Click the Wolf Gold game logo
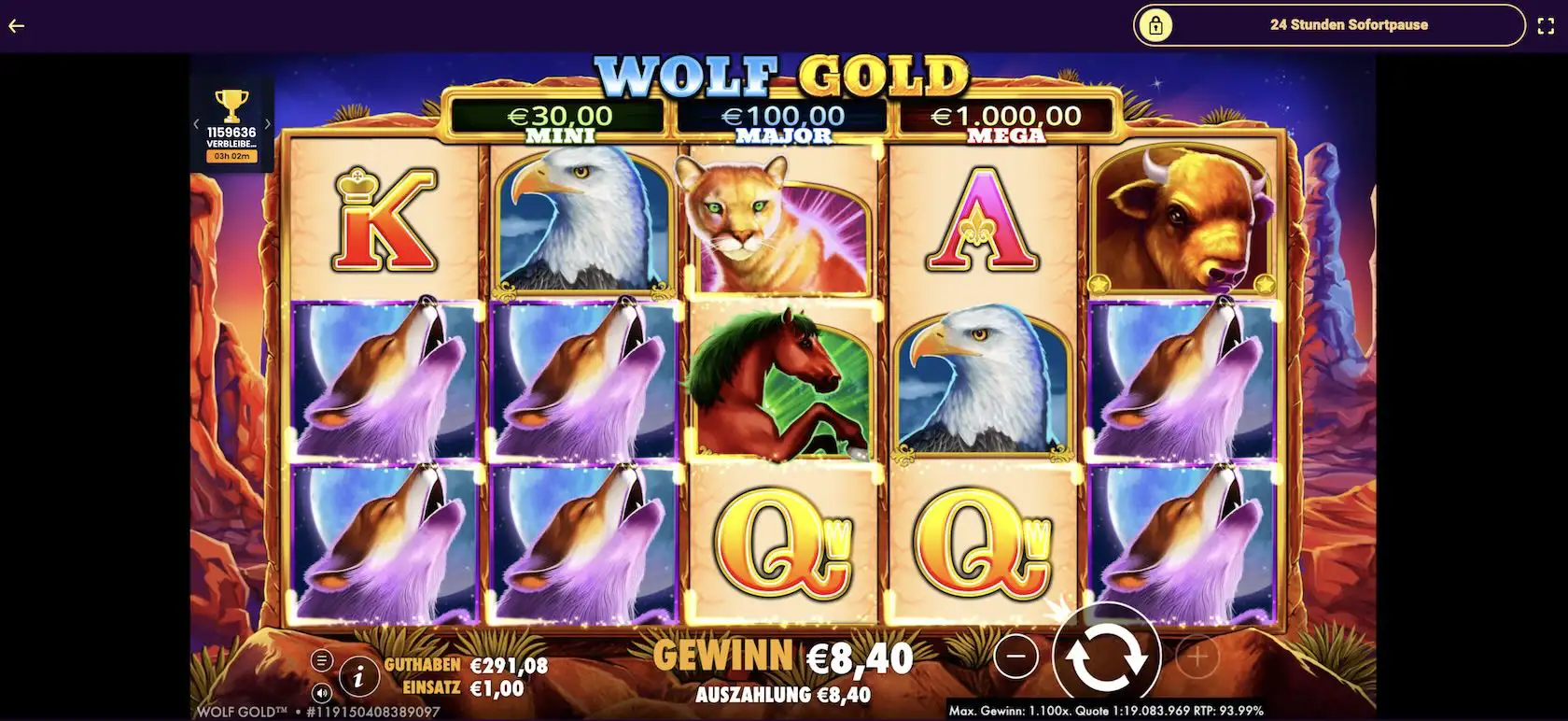 click(784, 75)
